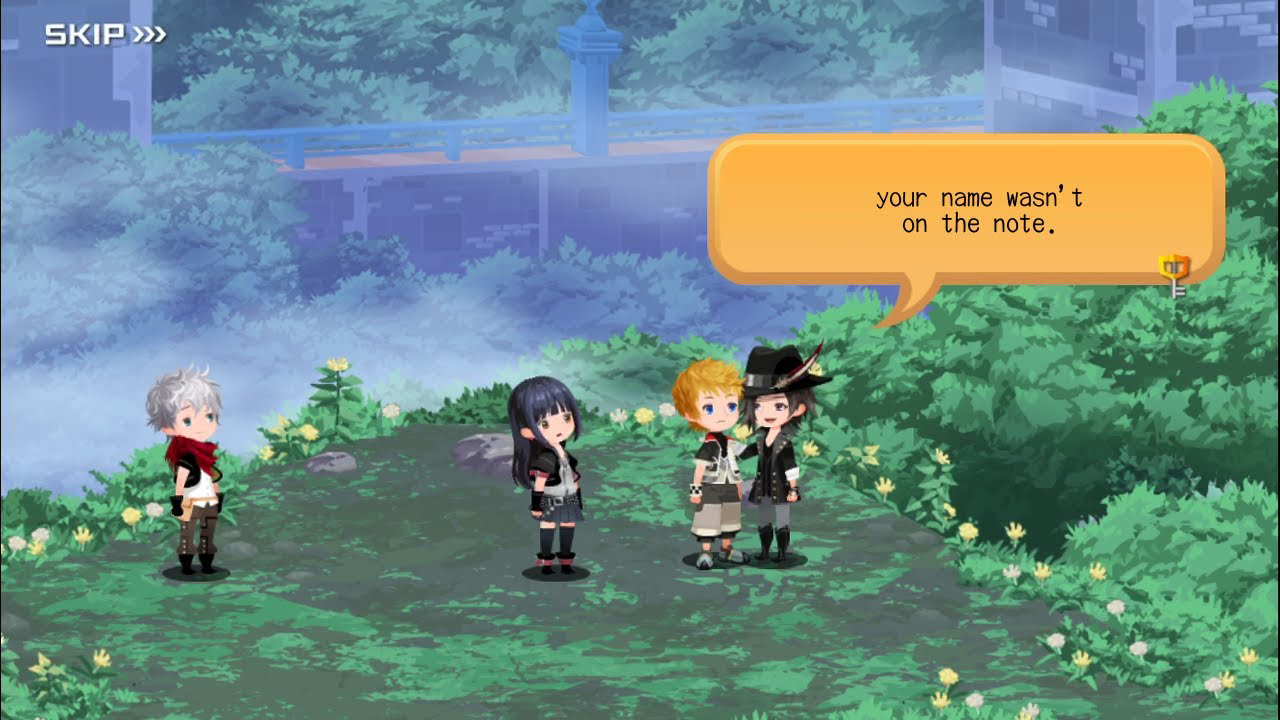Tap the orange speech bubble to continue
This screenshot has height=720, width=1280.
tap(966, 210)
